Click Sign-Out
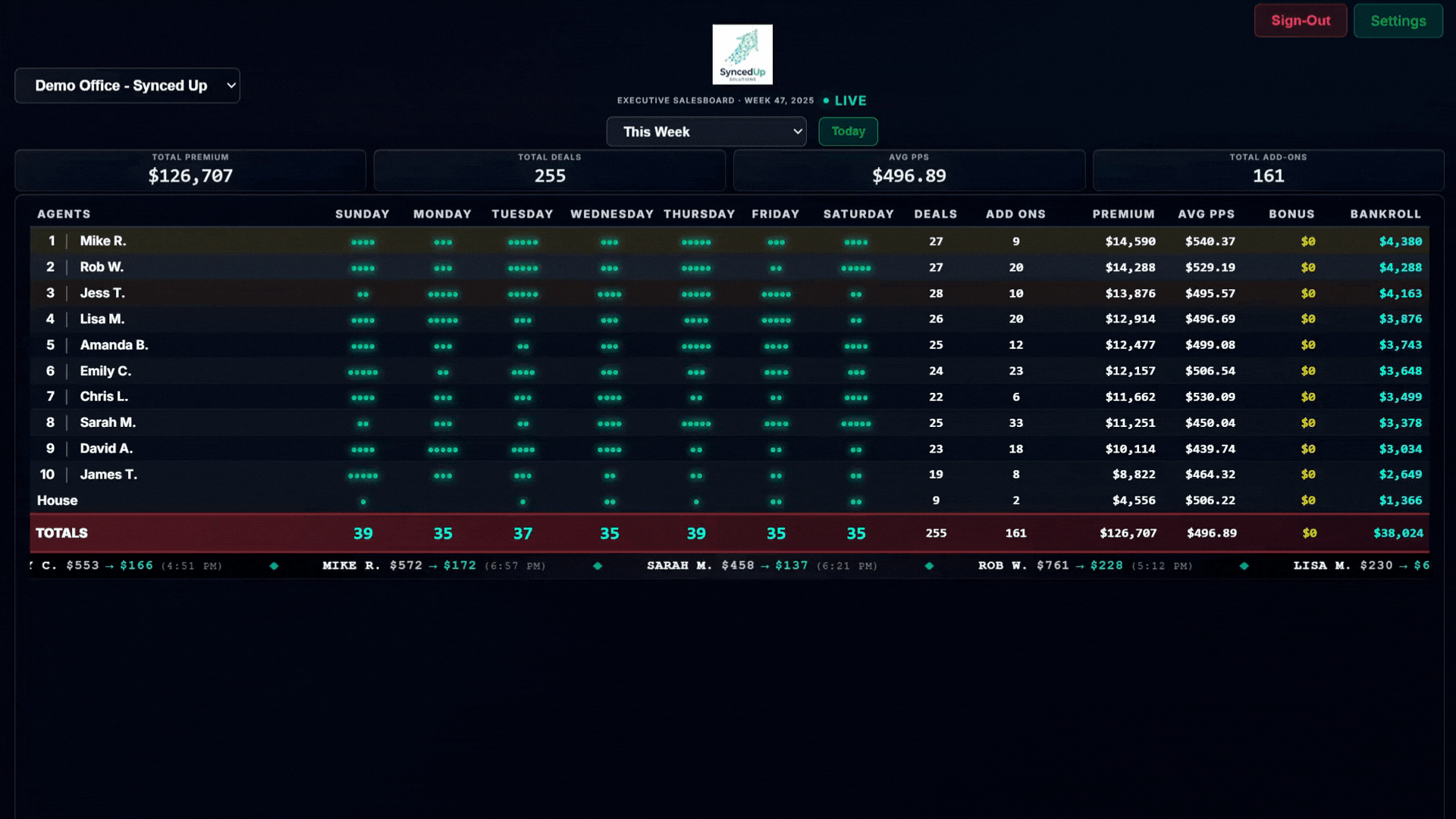Image resolution: width=1456 pixels, height=819 pixels. pyautogui.click(x=1300, y=20)
